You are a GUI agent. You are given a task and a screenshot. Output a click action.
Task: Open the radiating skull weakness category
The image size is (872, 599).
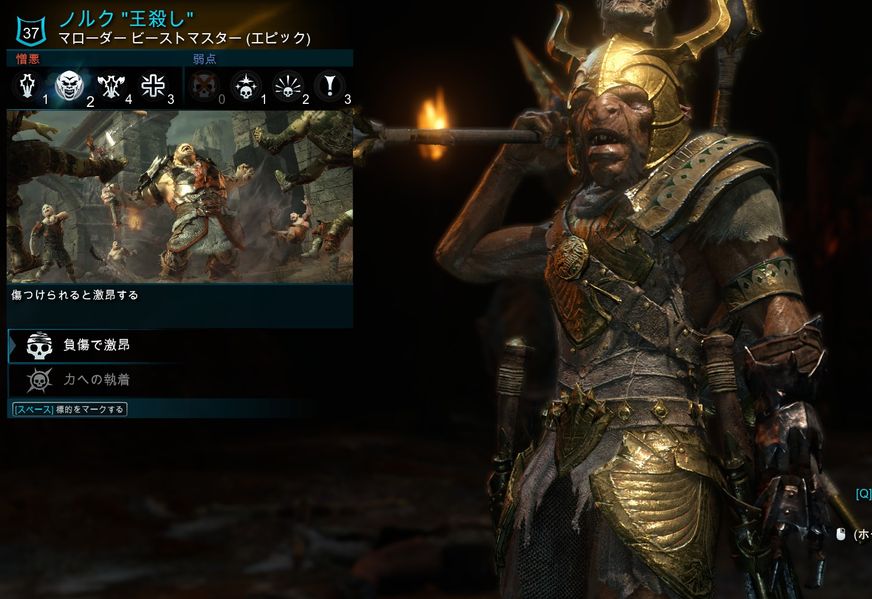pos(287,87)
